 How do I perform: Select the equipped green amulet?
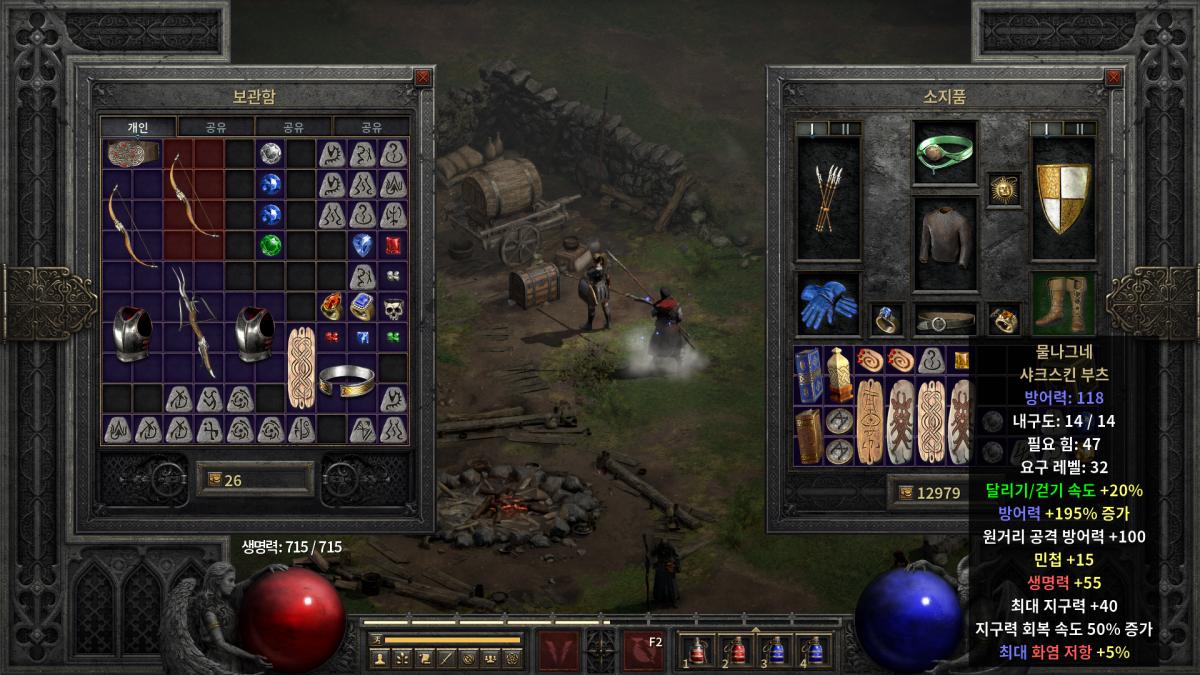[x=945, y=152]
